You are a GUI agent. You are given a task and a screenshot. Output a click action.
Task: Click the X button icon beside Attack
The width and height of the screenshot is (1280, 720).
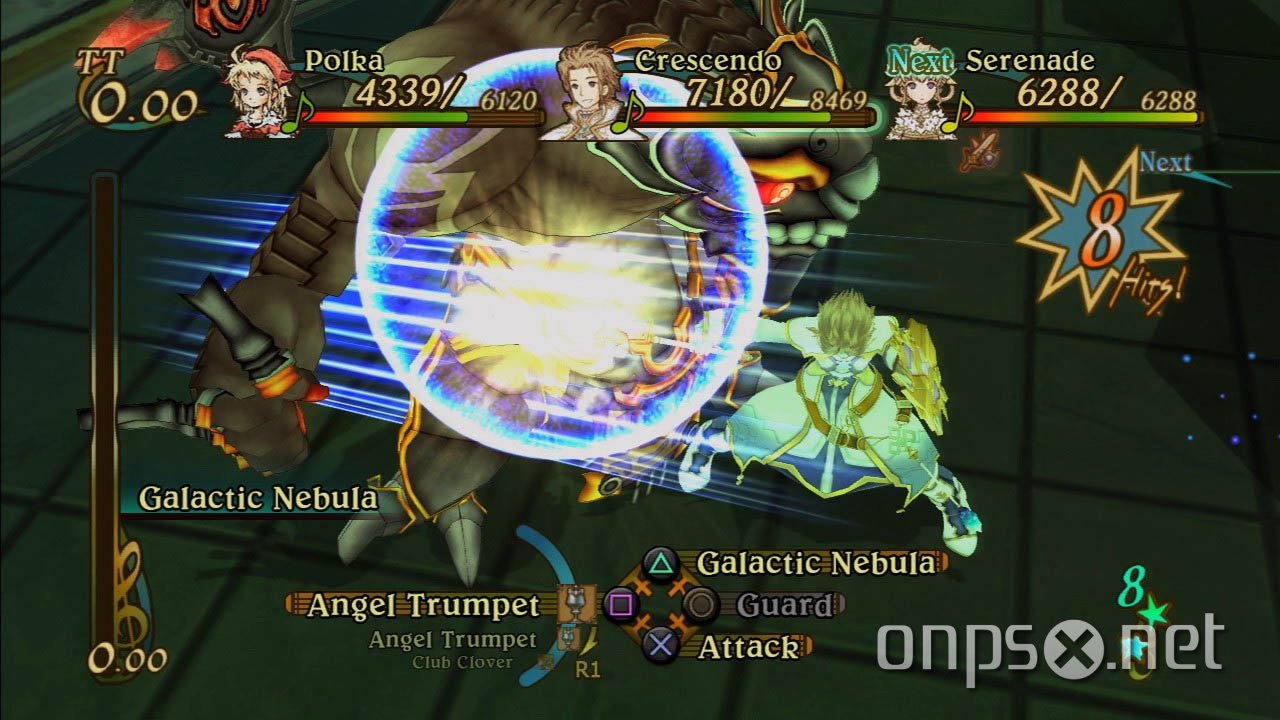tap(660, 642)
